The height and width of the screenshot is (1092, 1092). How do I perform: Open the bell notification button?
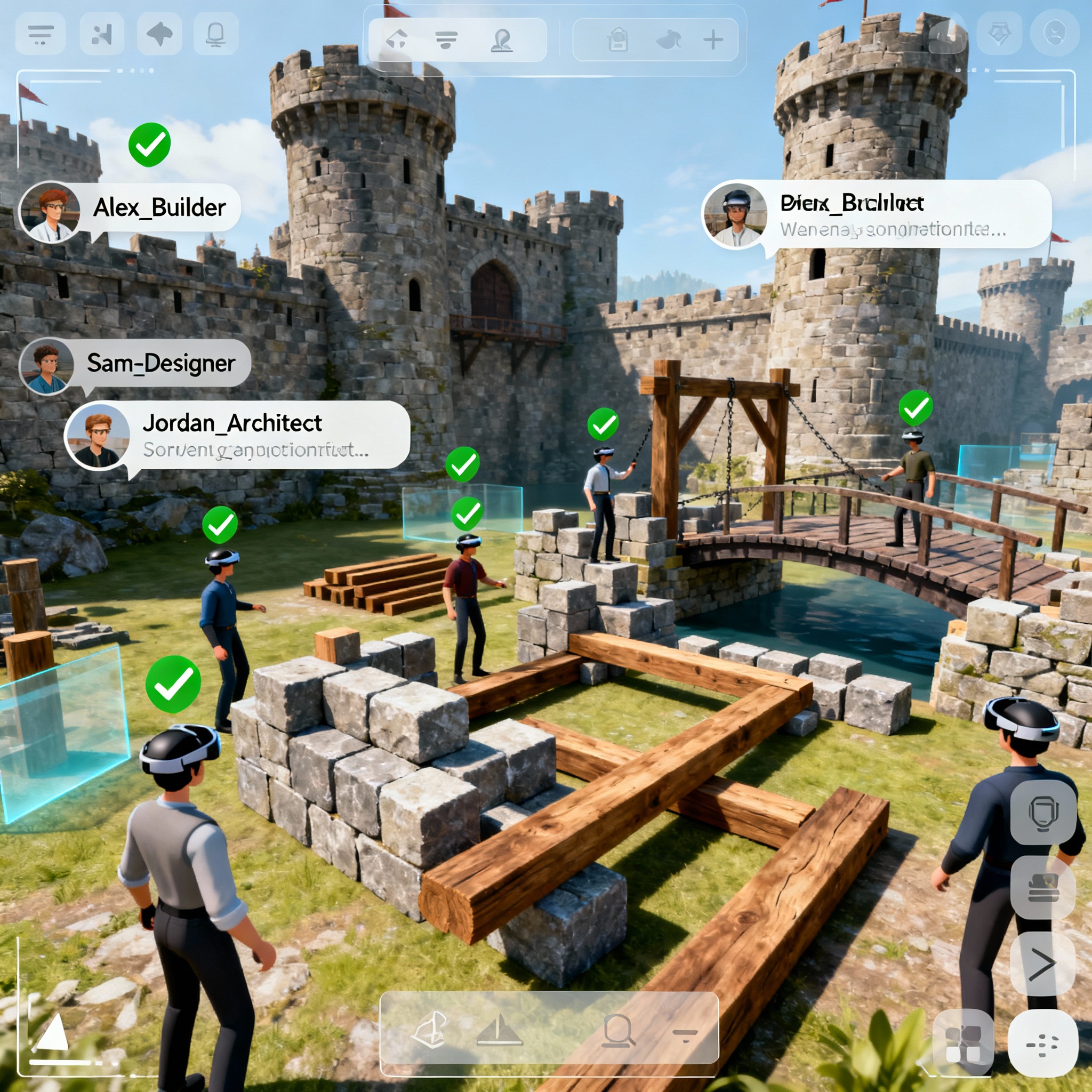point(215,35)
